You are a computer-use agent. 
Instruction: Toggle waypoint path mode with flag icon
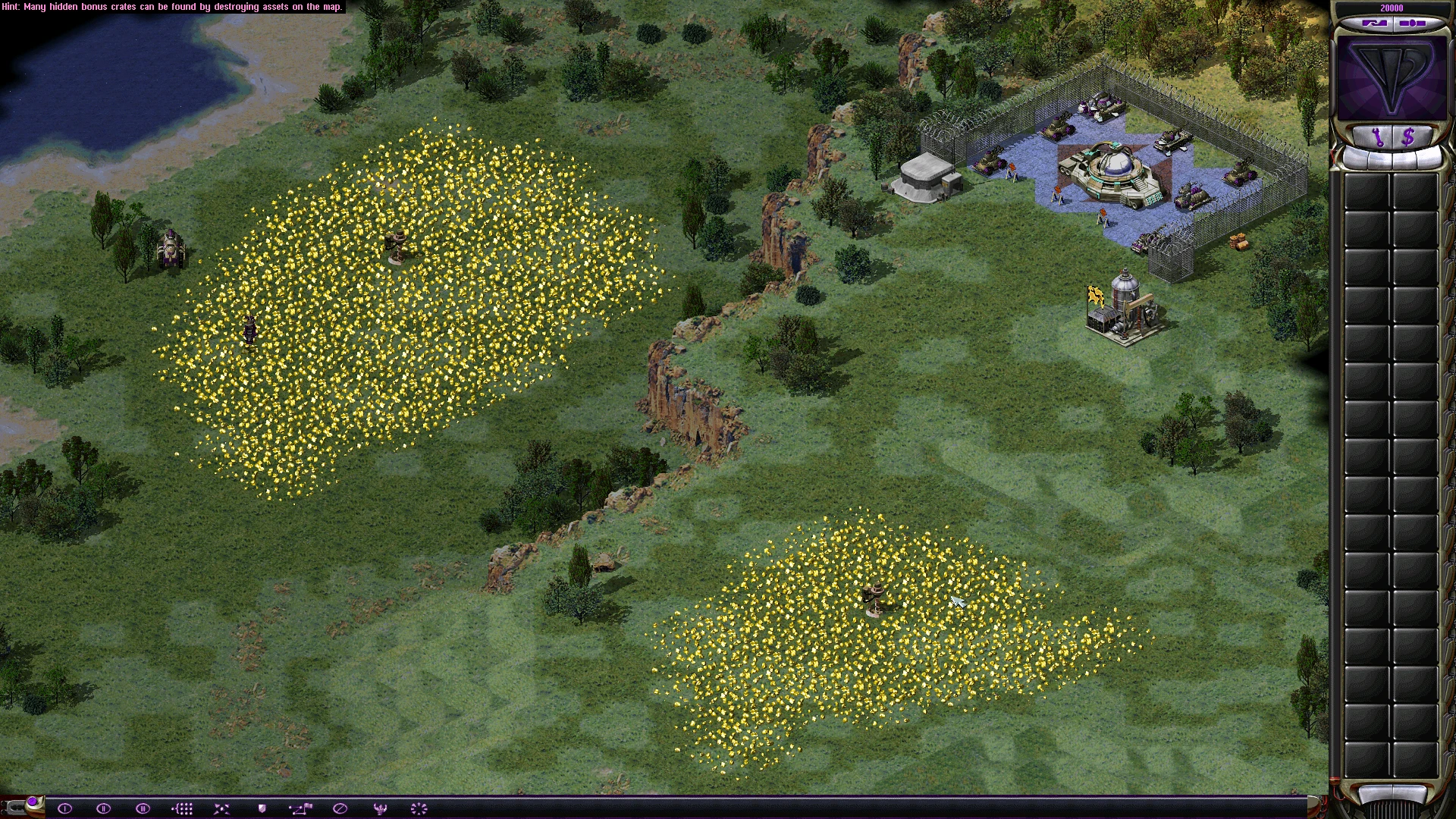click(300, 808)
